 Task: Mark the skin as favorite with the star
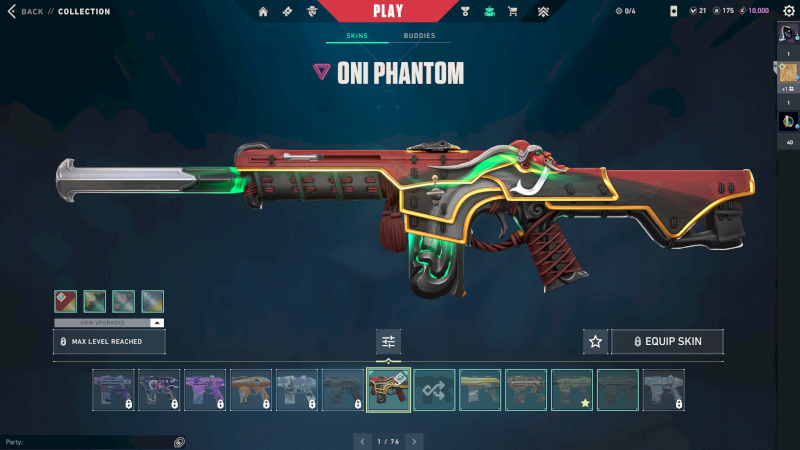pyautogui.click(x=596, y=341)
